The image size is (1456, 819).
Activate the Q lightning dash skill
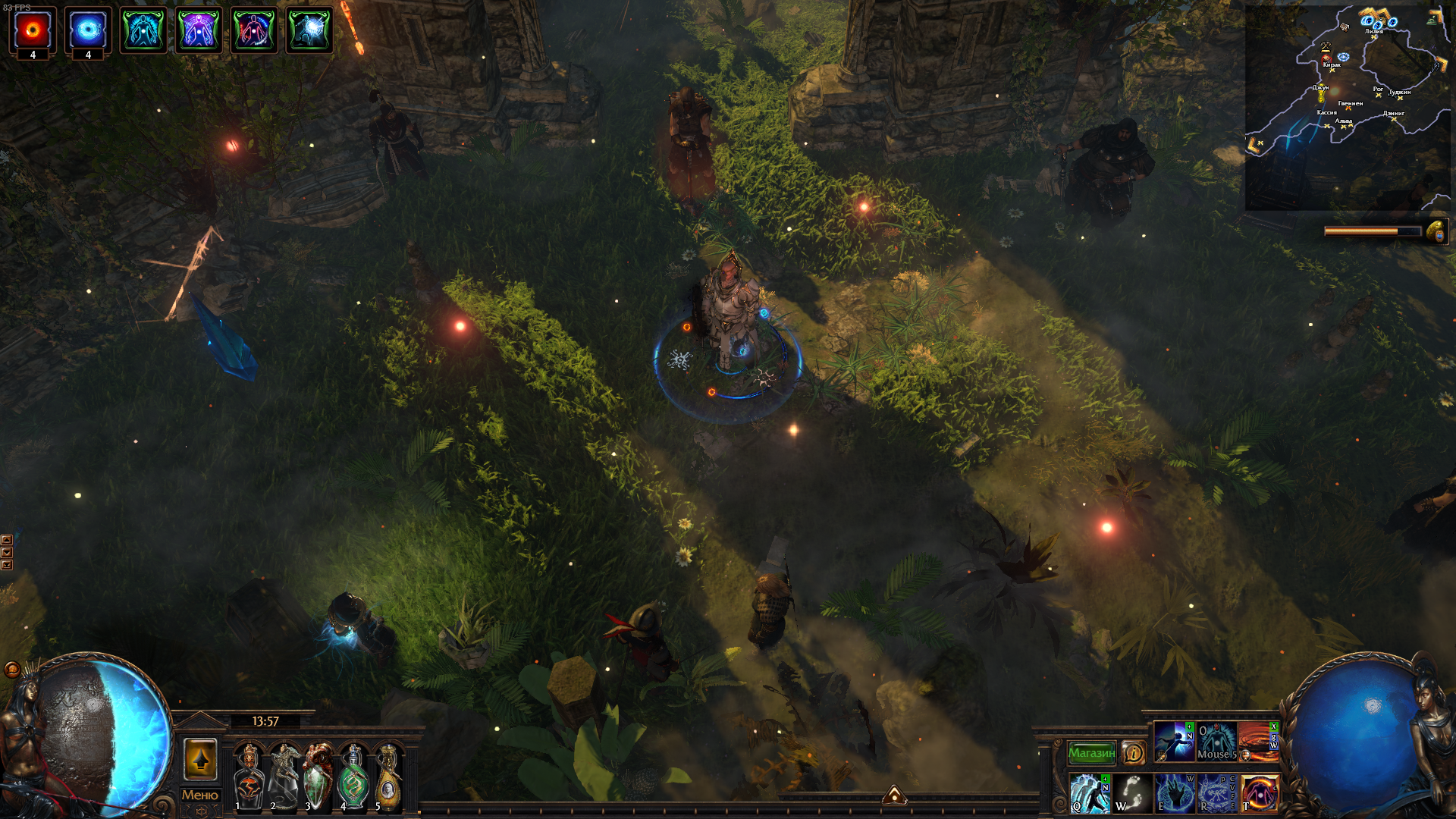coord(1090,793)
